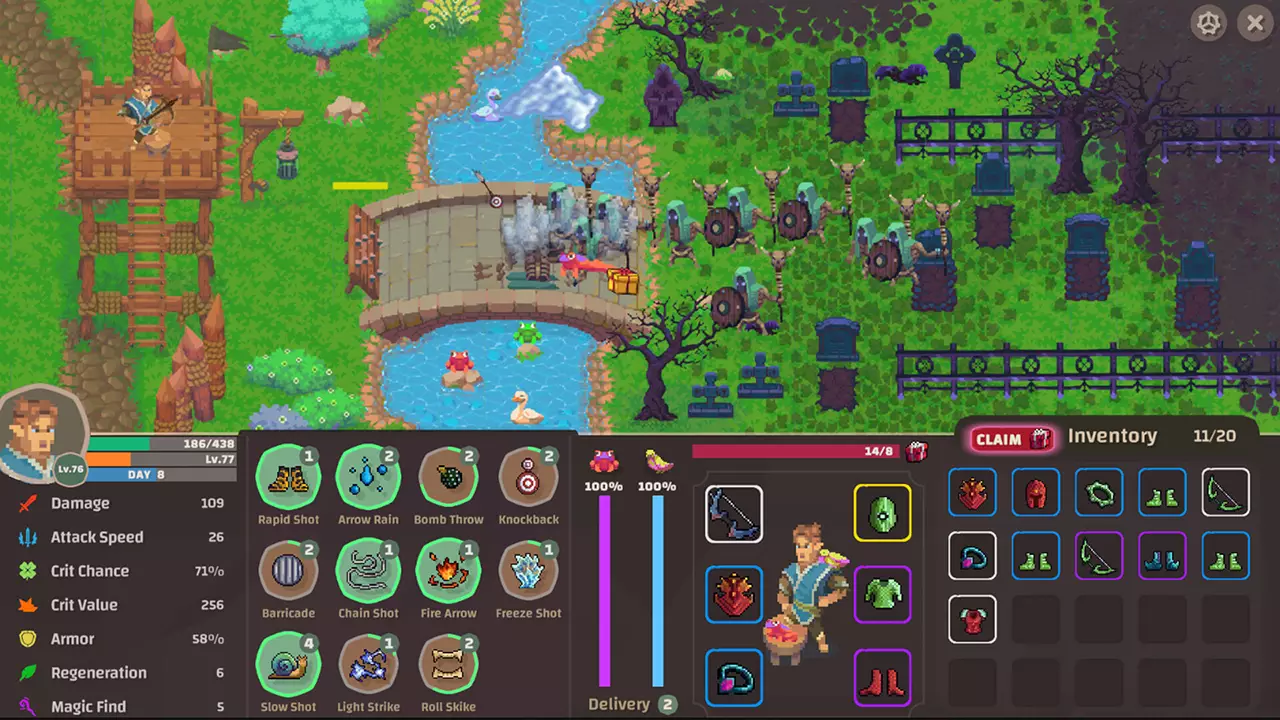Image resolution: width=1280 pixels, height=720 pixels.
Task: Select the Light Strike skill icon
Action: coord(368,664)
